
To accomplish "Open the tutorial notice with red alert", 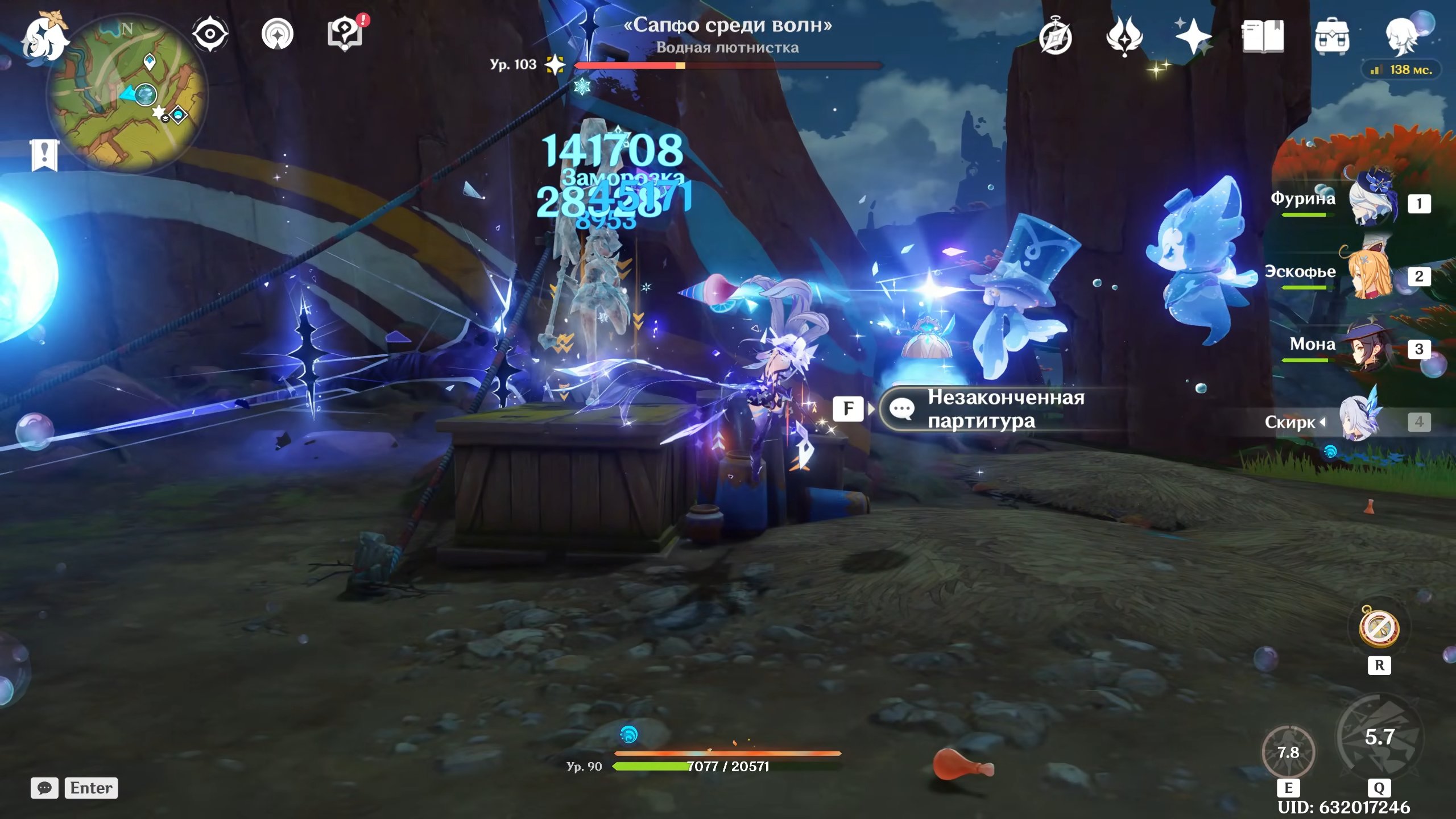I will tap(345, 34).
